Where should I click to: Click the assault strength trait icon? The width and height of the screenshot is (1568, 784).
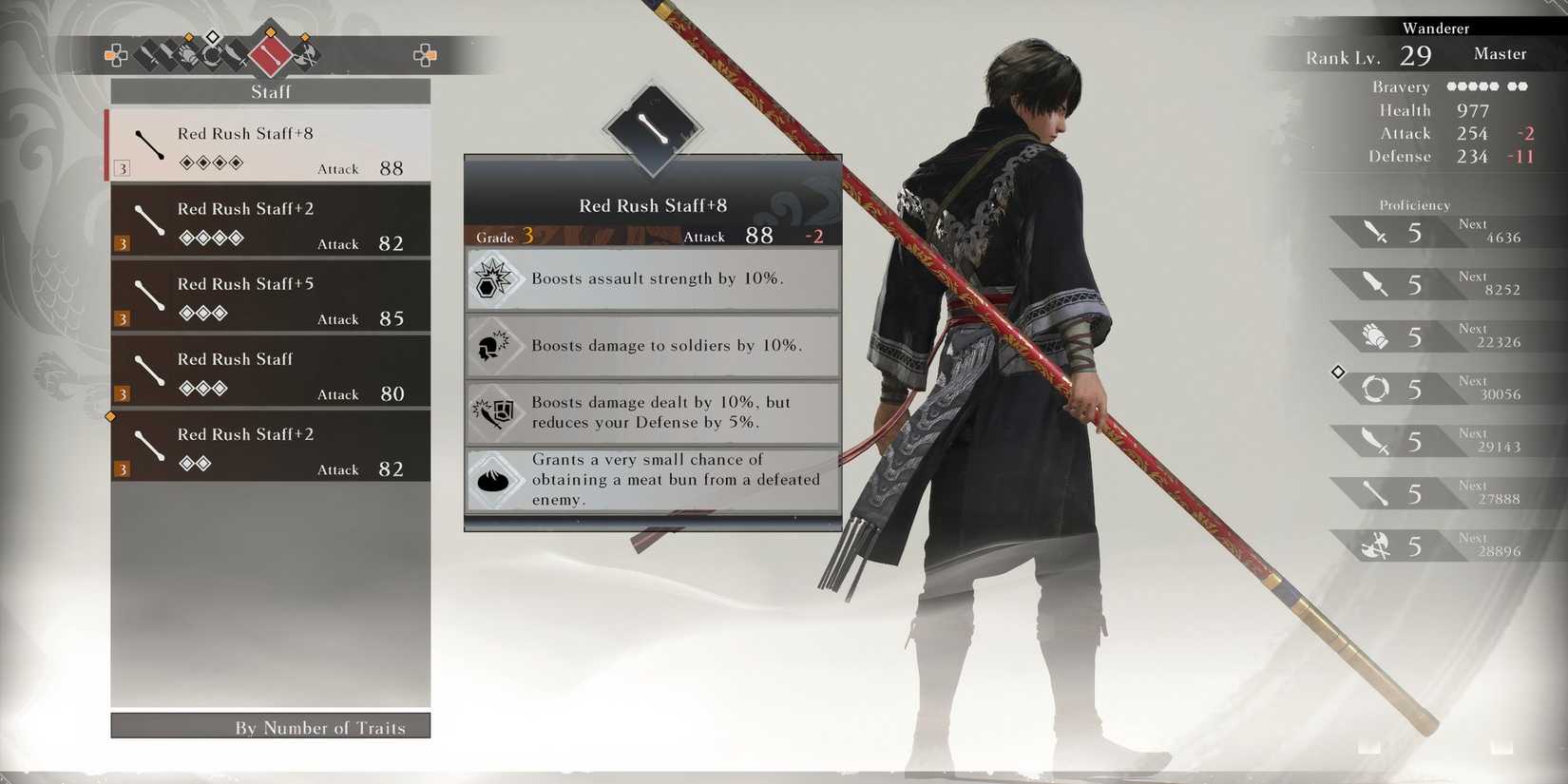(x=494, y=278)
